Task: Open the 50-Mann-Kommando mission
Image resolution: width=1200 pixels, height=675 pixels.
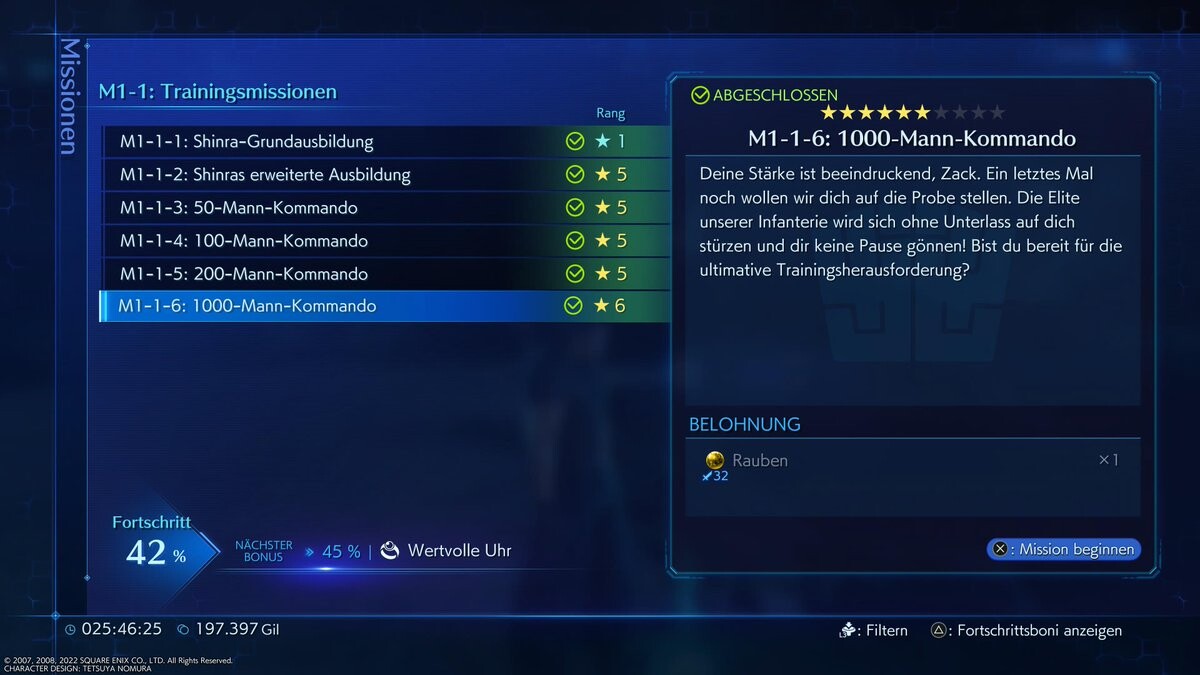Action: click(385, 208)
